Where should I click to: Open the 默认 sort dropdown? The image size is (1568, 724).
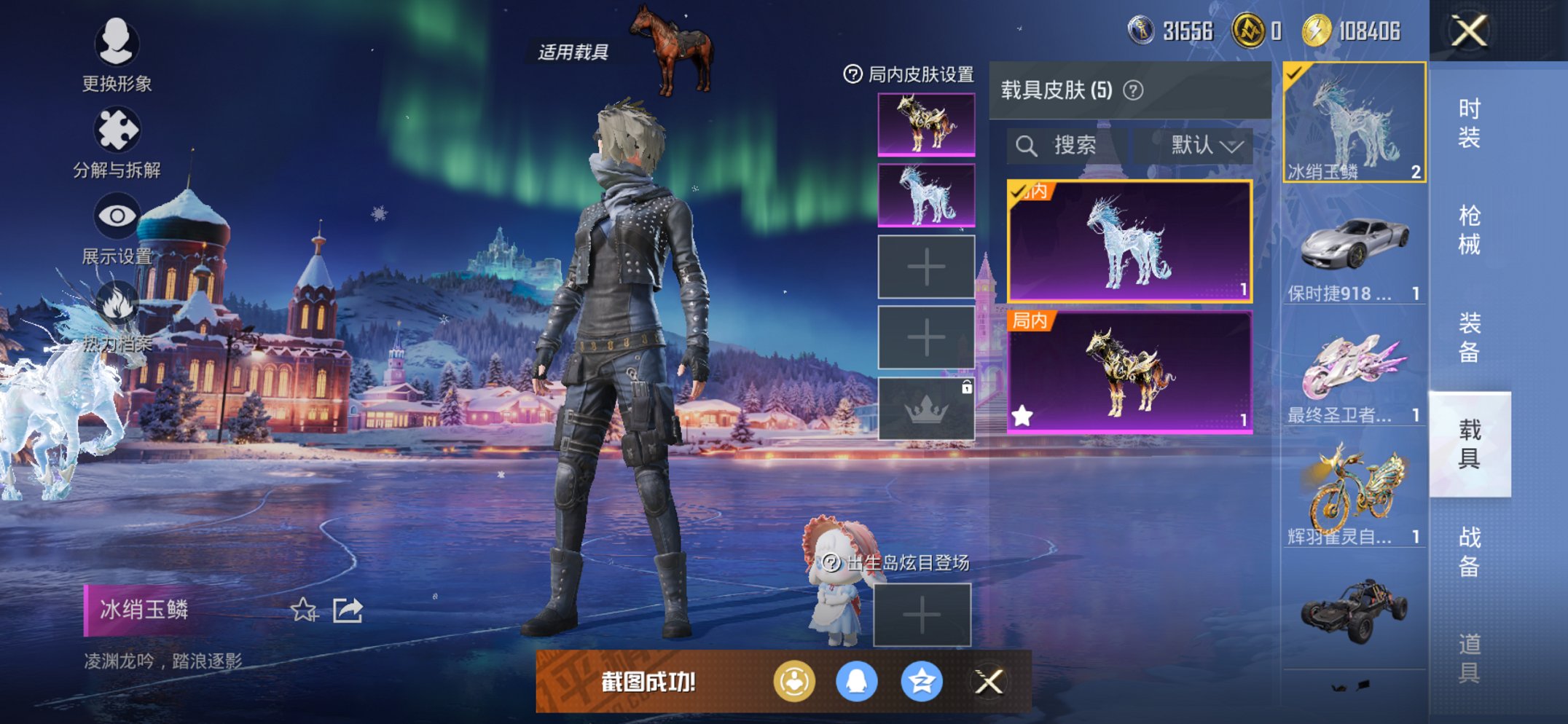click(x=1197, y=144)
